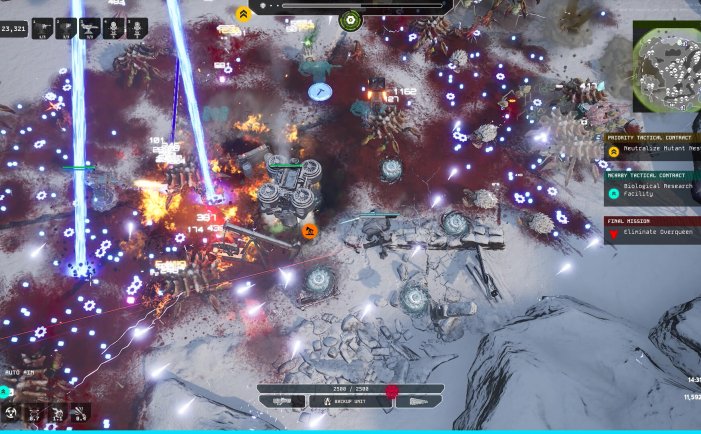This screenshot has height=434, width=701.
Task: Select the right weapon slot beside Backup Unit
Action: click(x=419, y=401)
